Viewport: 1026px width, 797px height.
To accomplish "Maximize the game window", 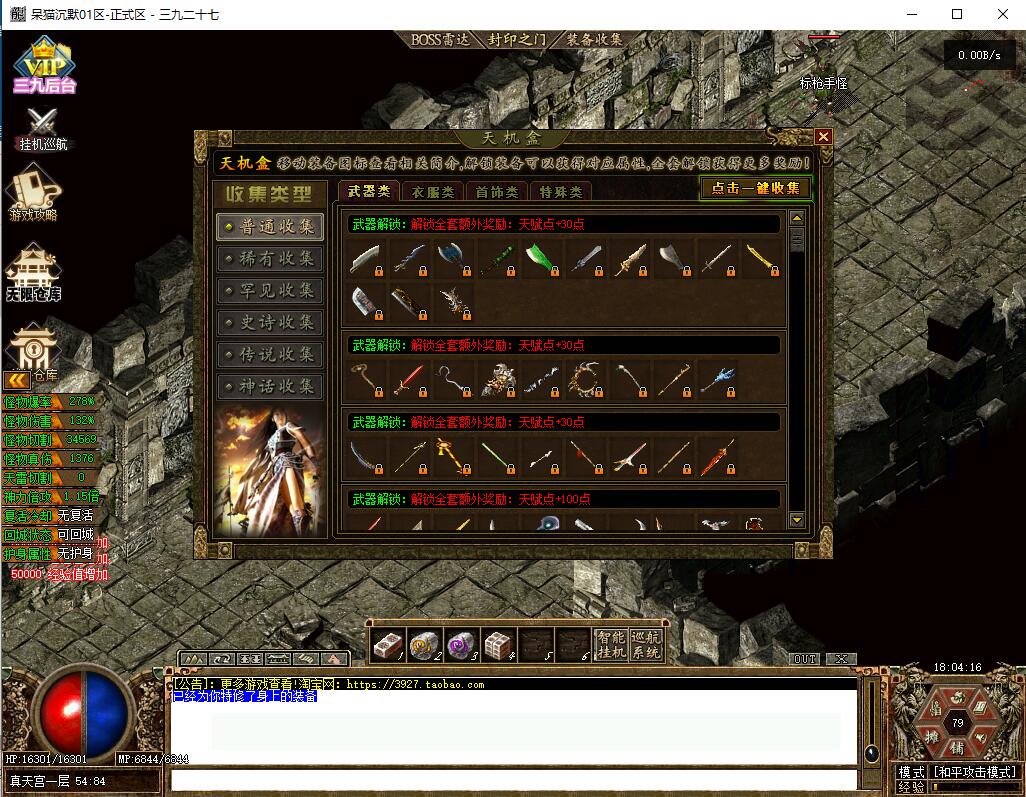I will click(x=957, y=14).
